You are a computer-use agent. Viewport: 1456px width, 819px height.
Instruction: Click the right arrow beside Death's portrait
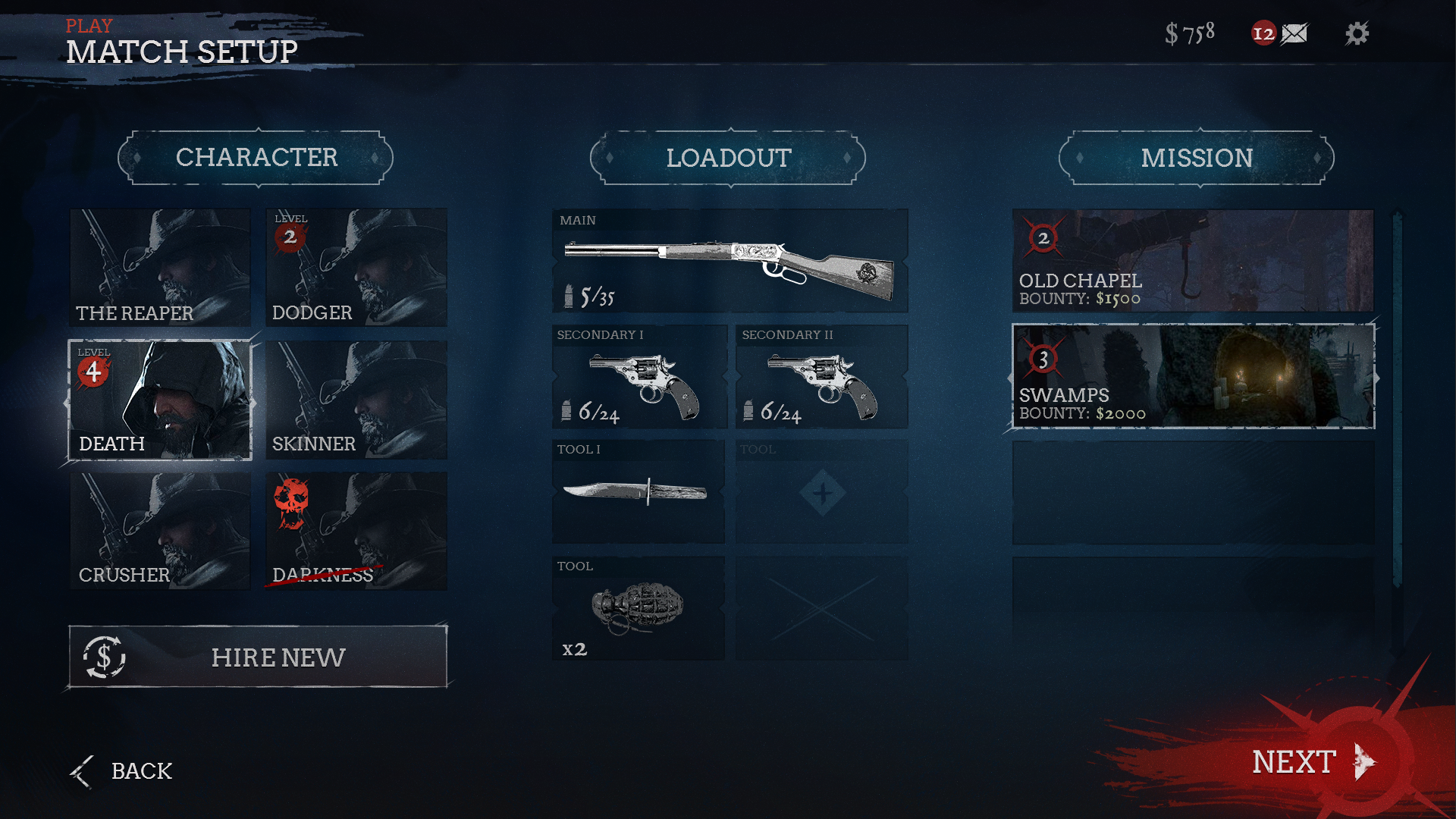click(x=256, y=402)
